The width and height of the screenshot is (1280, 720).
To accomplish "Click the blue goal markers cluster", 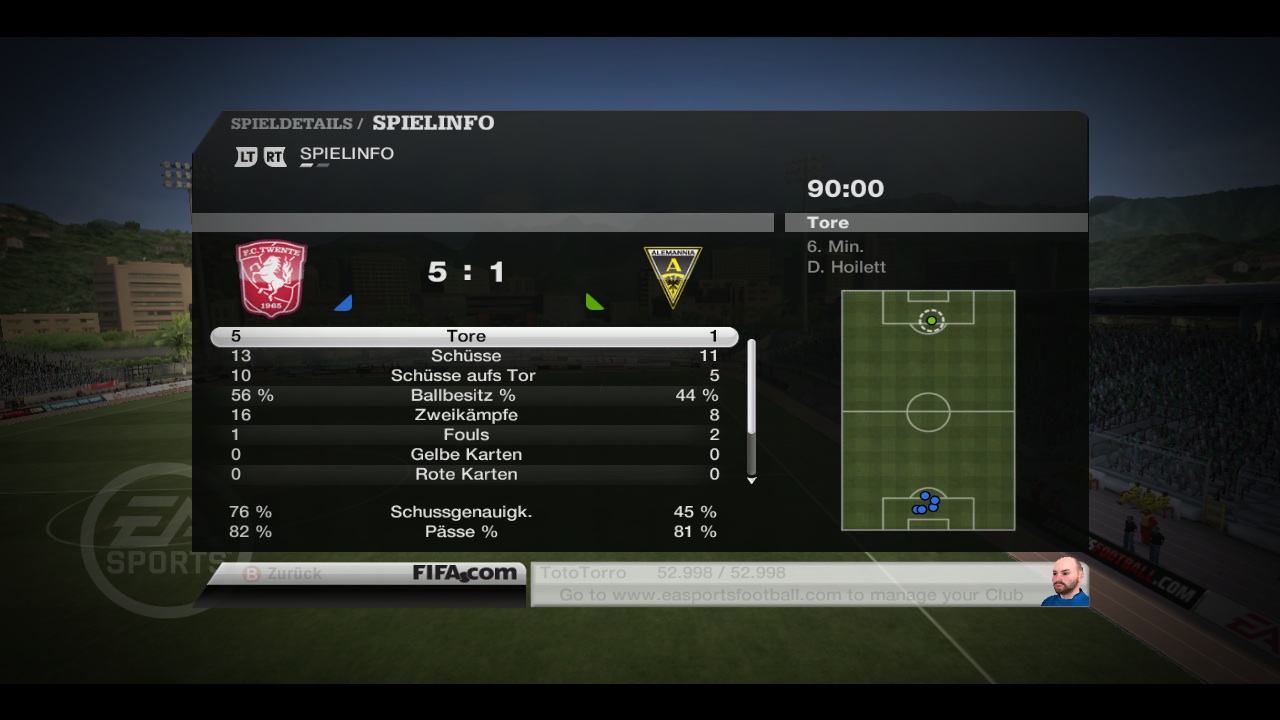I will [927, 502].
